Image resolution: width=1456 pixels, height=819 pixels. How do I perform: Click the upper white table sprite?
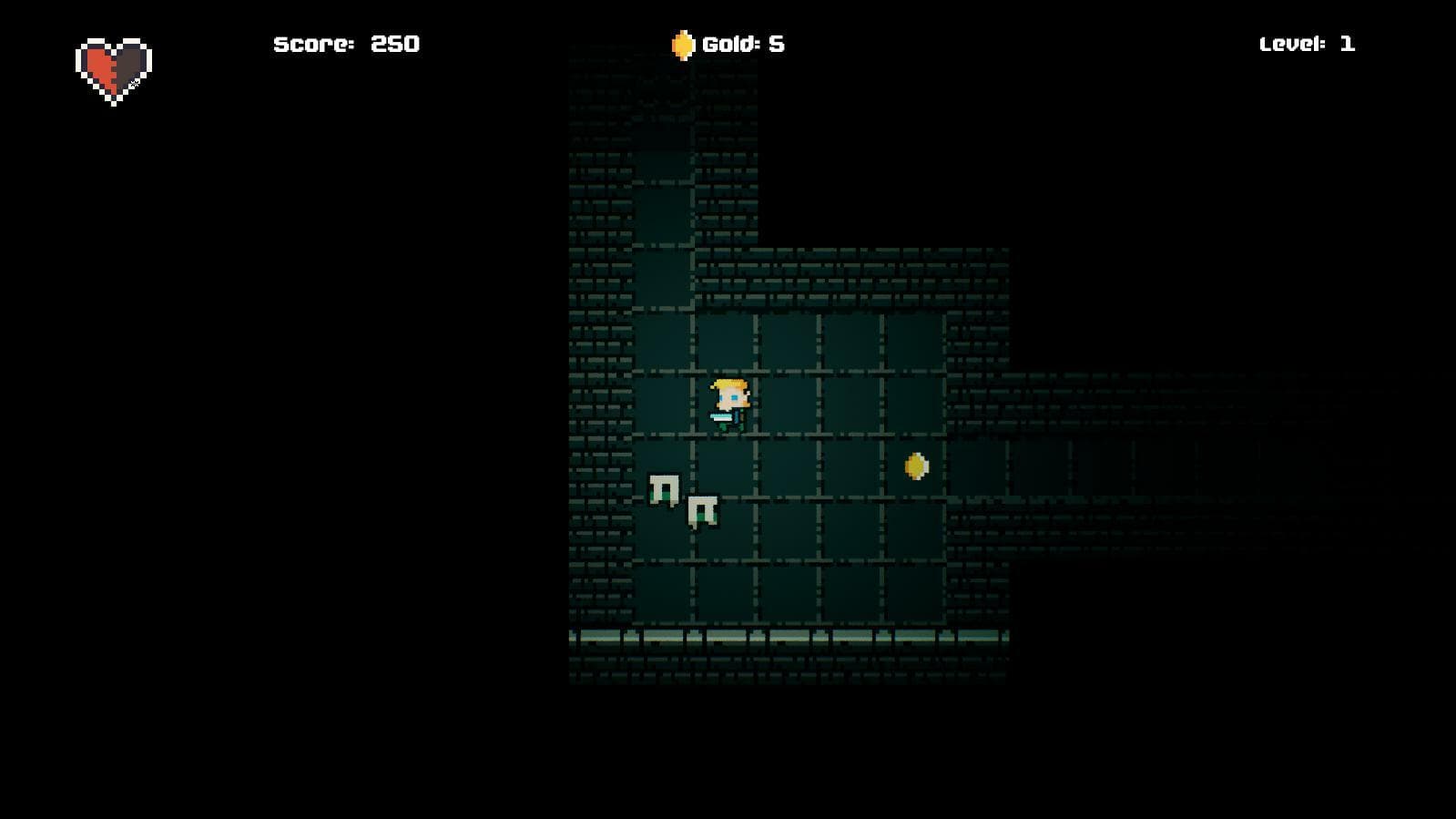[x=663, y=487]
